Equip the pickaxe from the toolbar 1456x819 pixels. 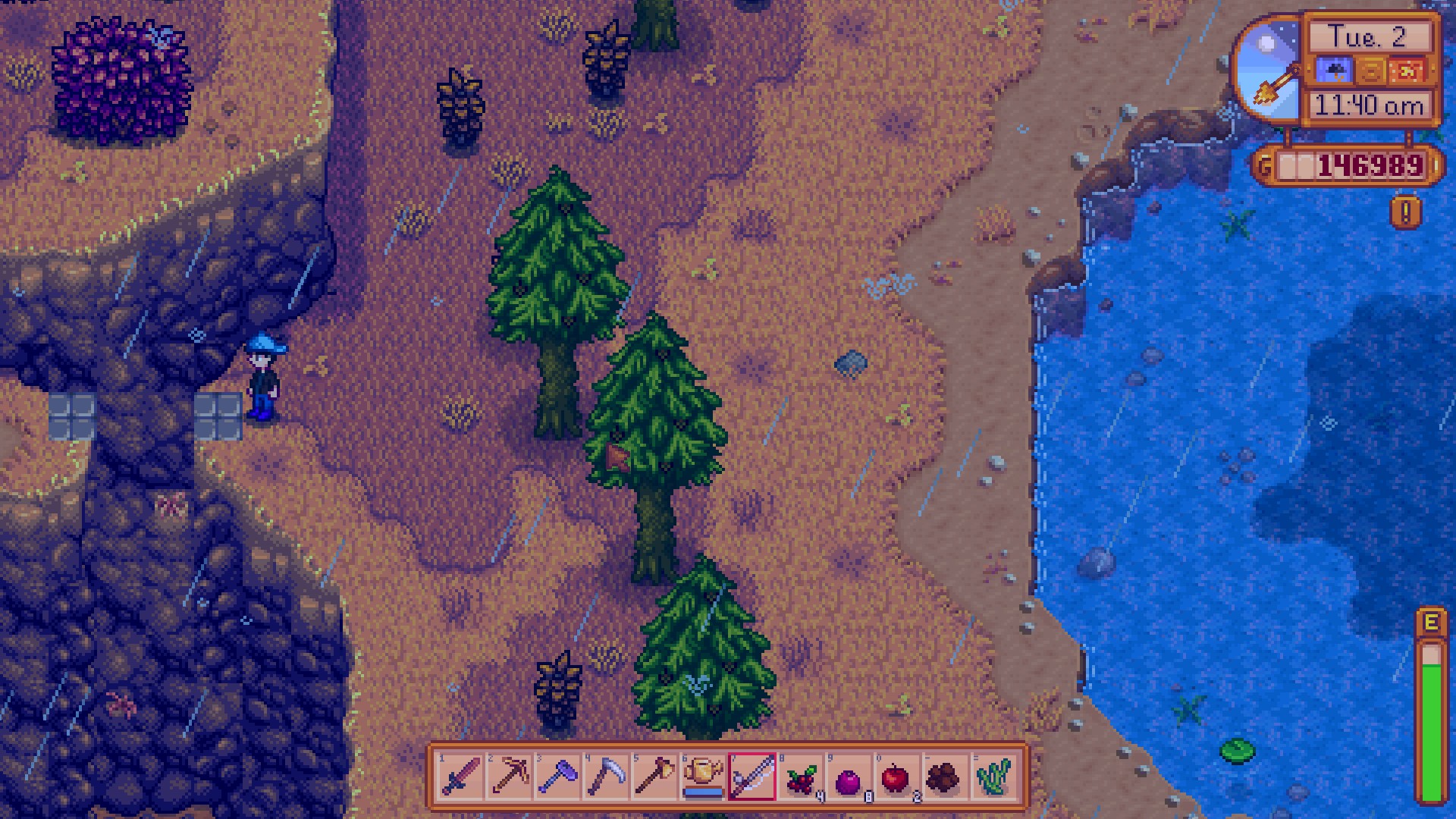[510, 777]
